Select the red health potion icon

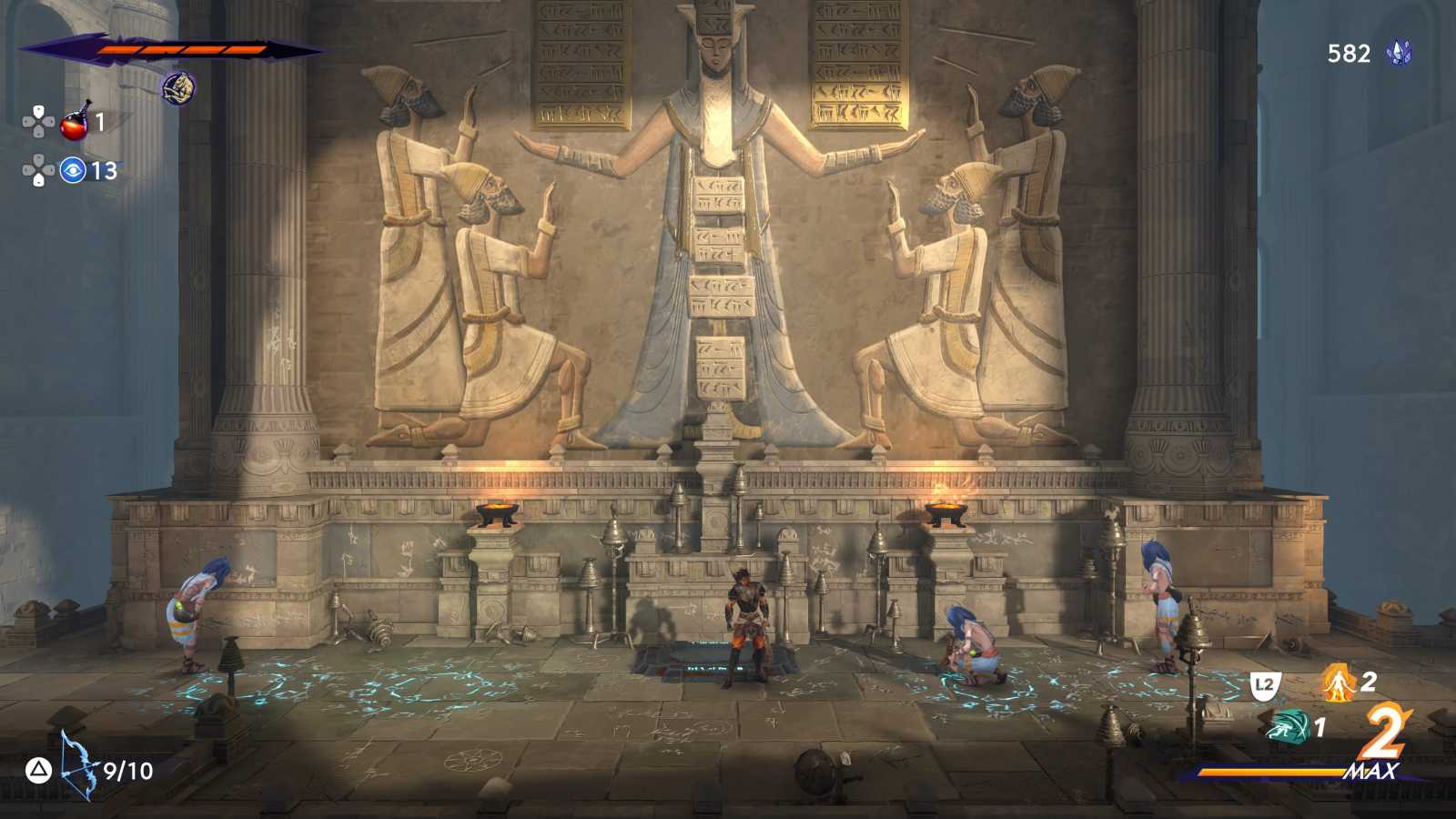(x=72, y=127)
